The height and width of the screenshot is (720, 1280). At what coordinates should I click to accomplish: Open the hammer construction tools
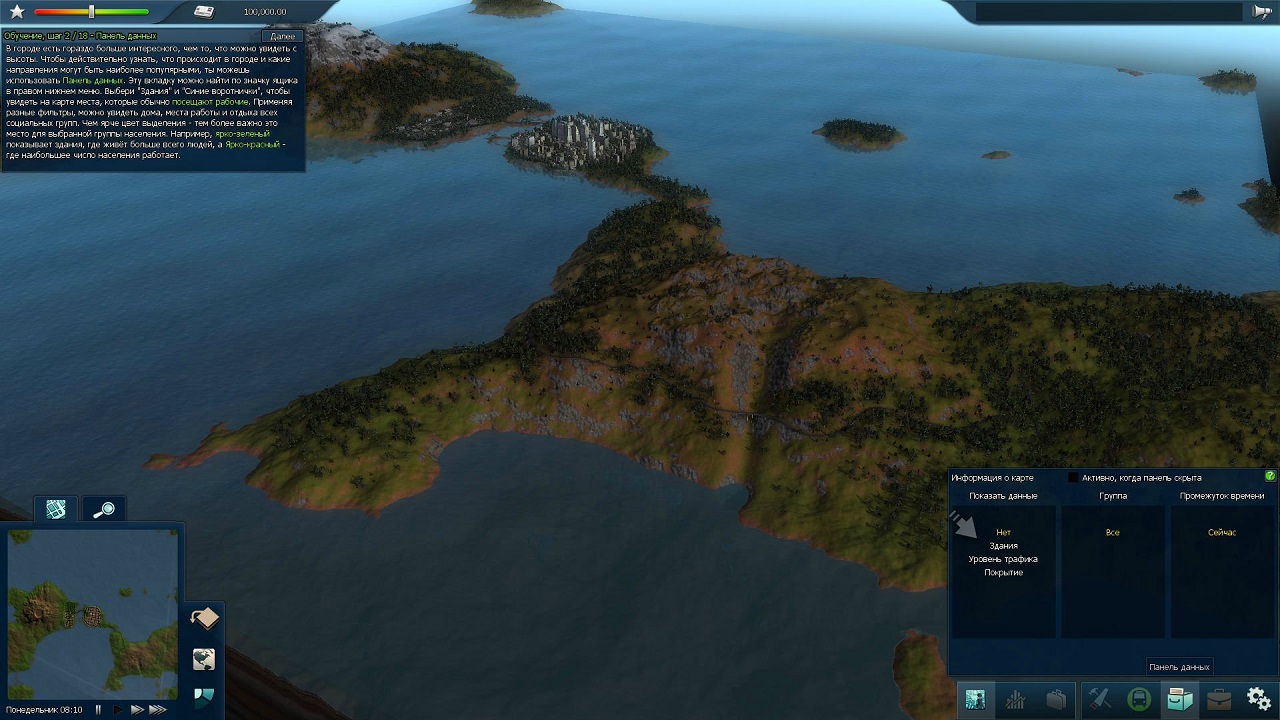[x=1099, y=699]
